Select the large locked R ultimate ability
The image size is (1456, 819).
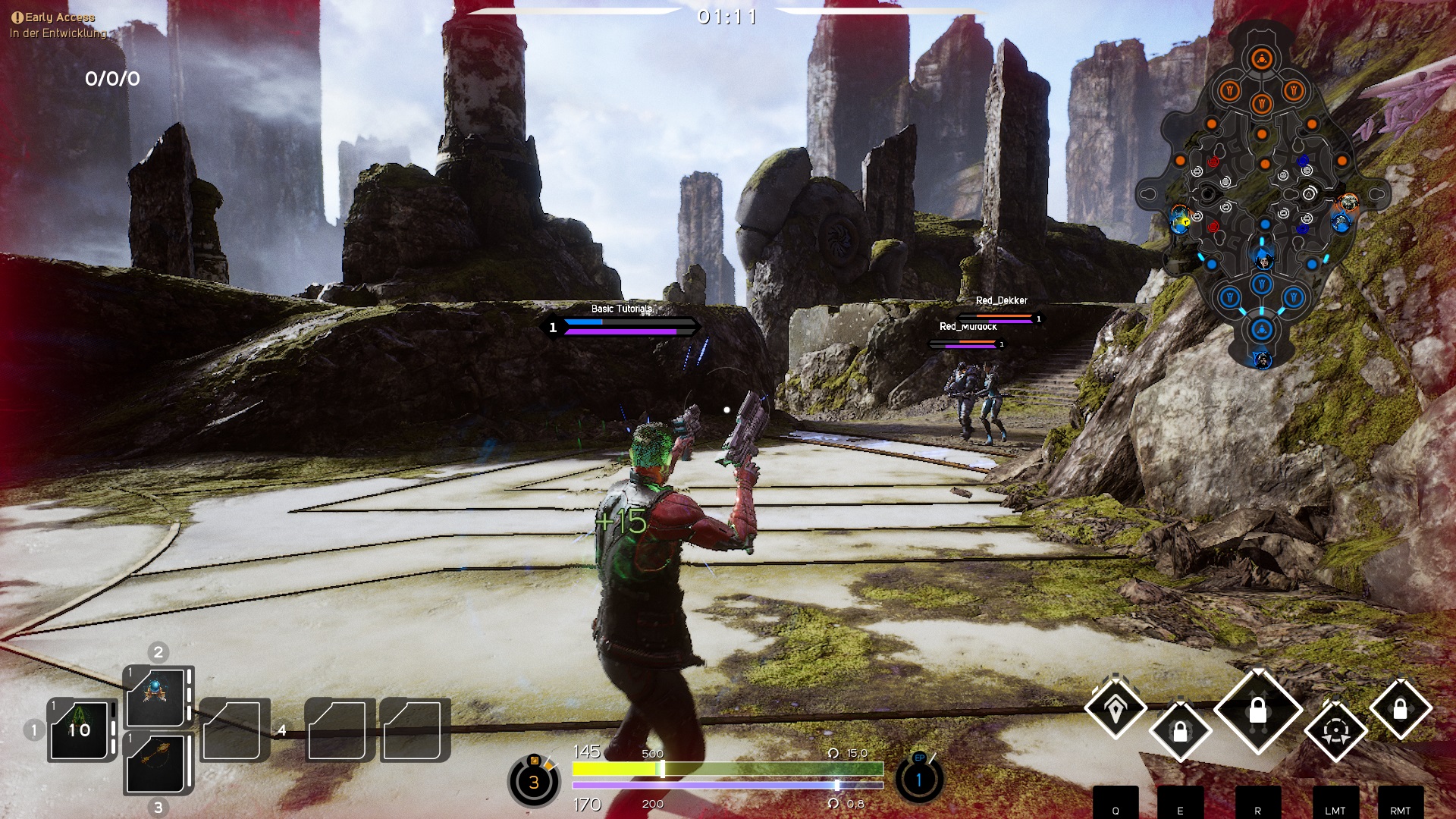point(1258,711)
